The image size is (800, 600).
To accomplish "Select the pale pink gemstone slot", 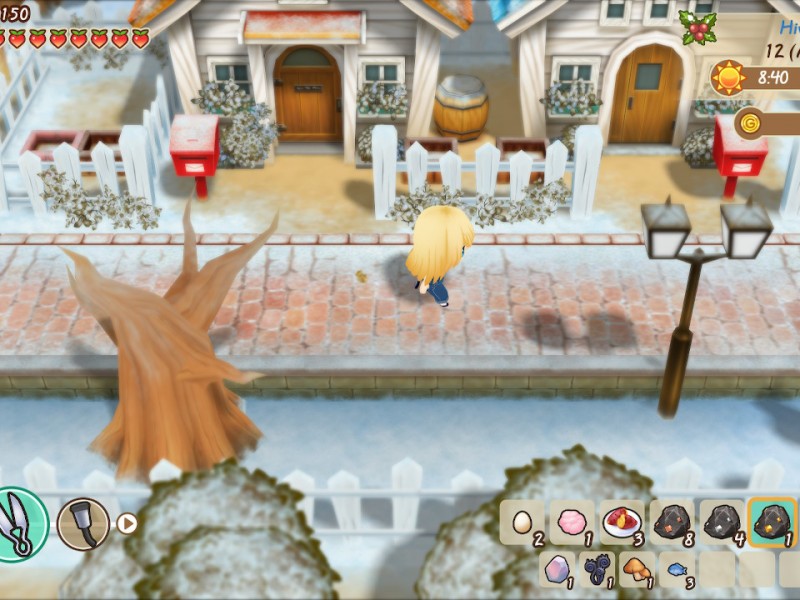I will 558,570.
